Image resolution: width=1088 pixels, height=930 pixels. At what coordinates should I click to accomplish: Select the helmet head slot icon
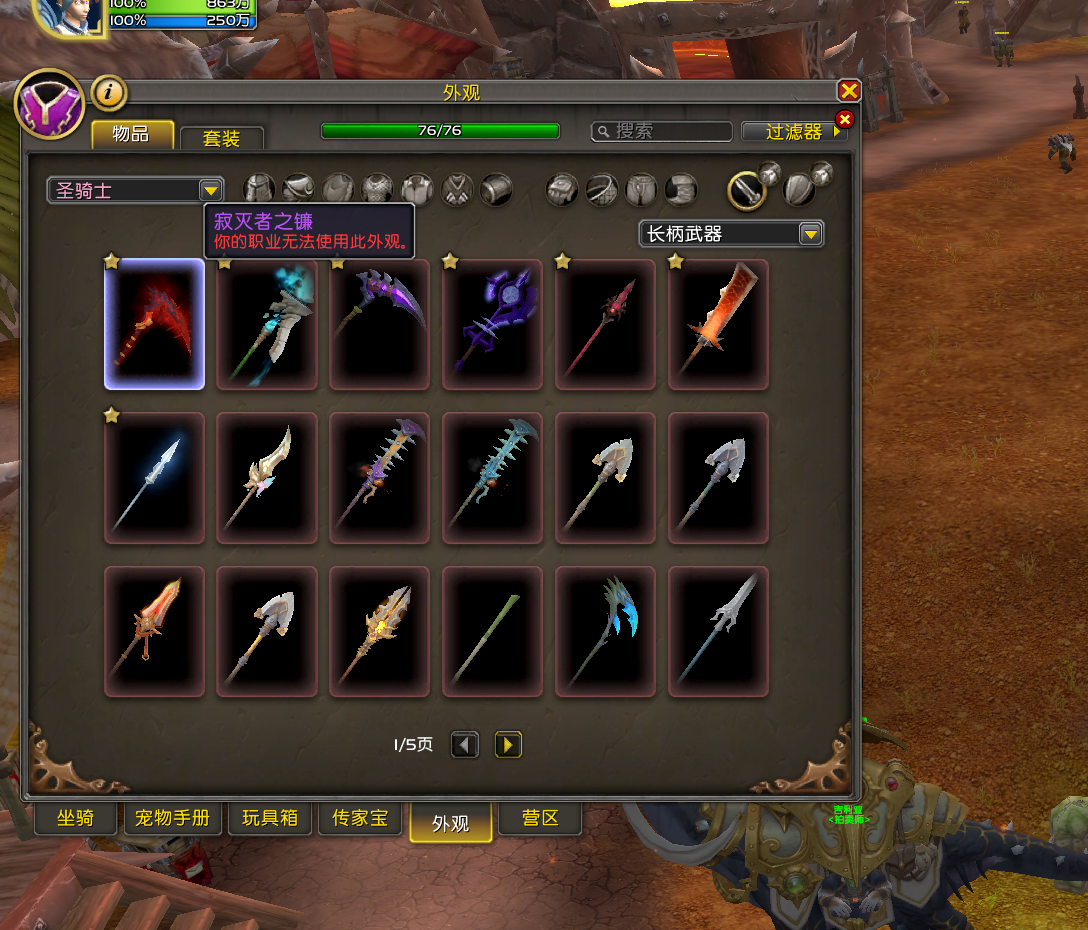(x=259, y=189)
